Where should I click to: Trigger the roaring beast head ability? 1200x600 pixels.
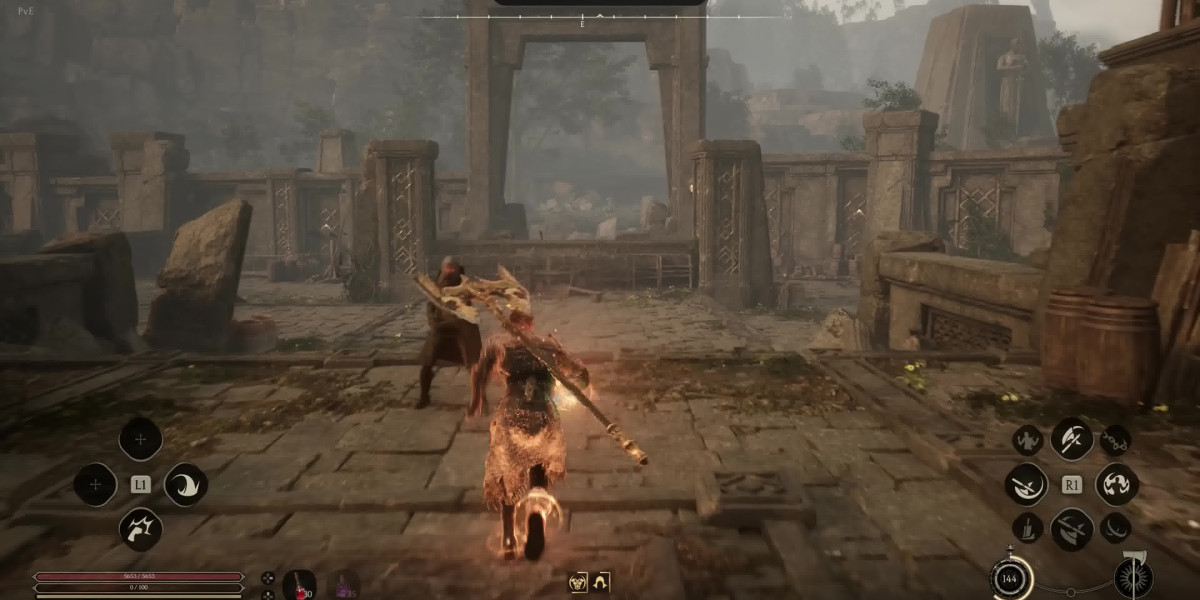(x=141, y=529)
